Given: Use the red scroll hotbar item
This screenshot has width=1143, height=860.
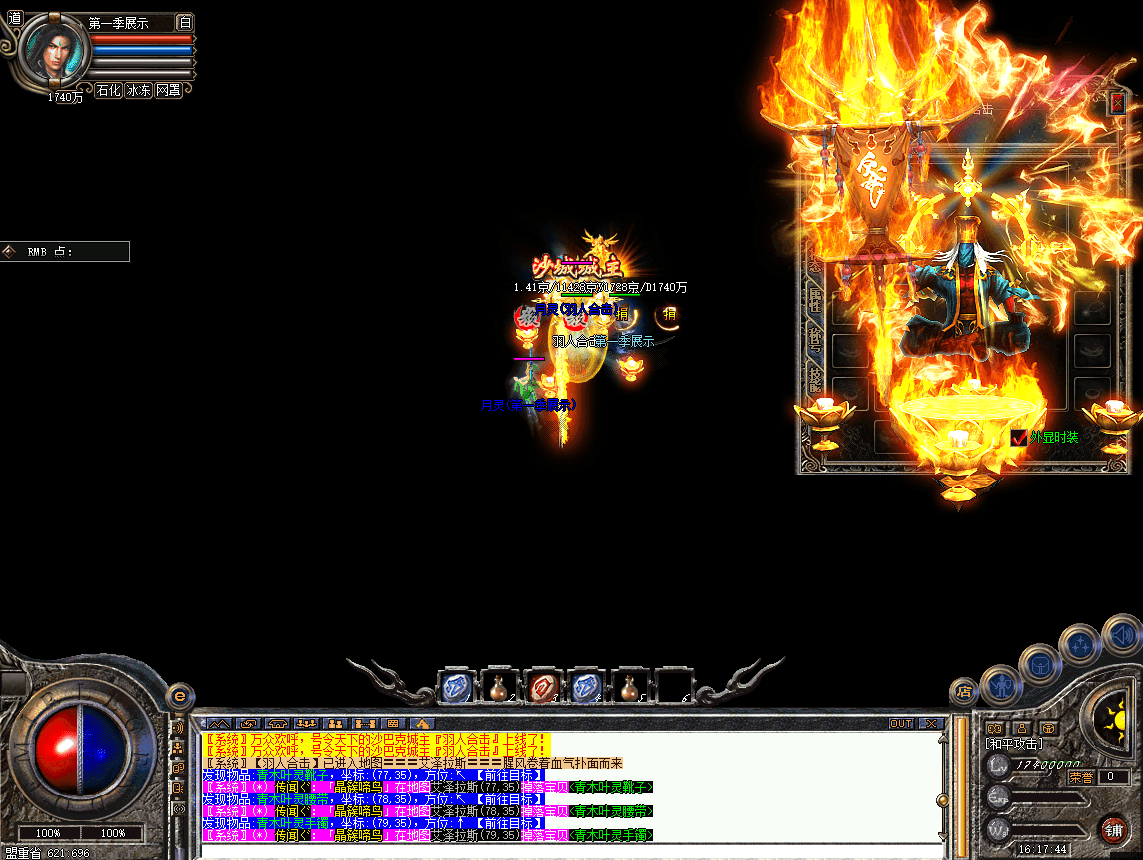Looking at the screenshot, I should 543,687.
